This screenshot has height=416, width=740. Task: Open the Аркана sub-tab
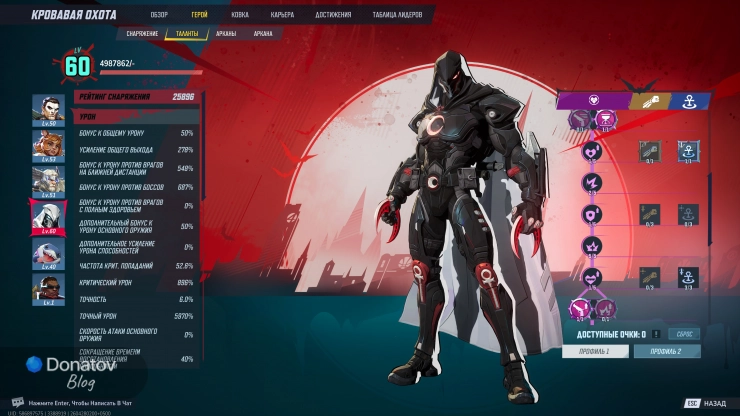pos(263,33)
